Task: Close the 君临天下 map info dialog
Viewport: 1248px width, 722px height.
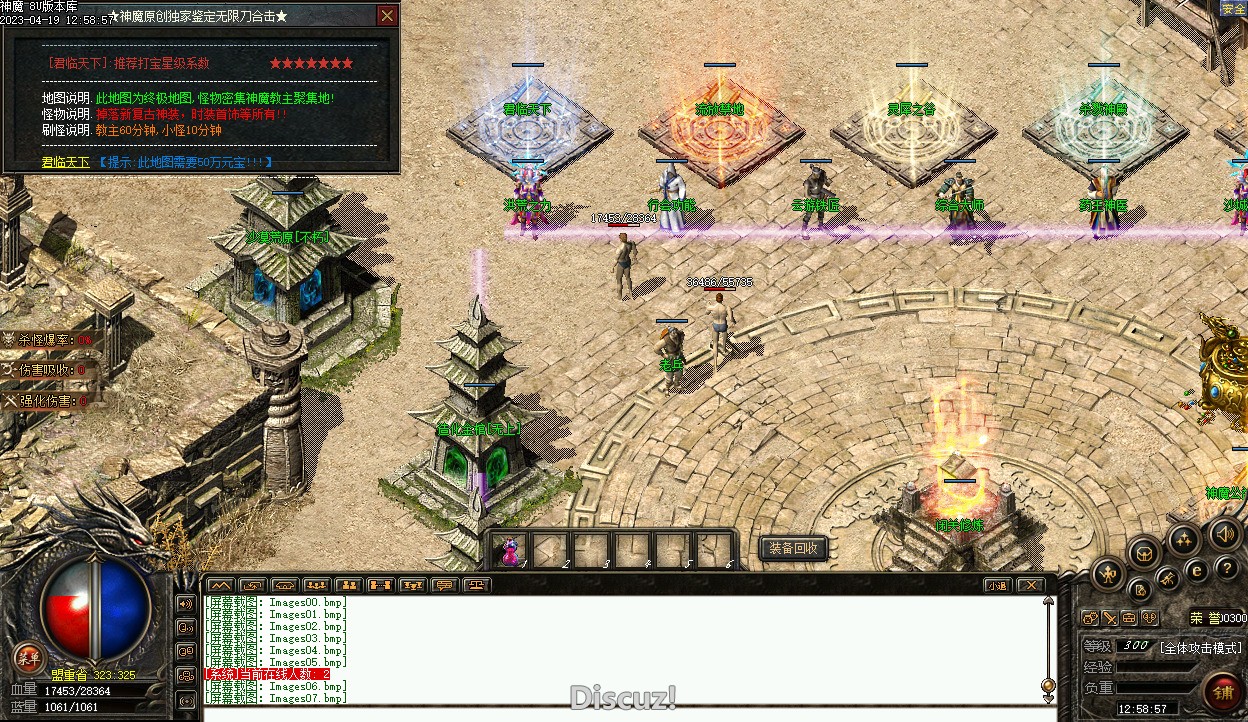Action: click(x=387, y=16)
